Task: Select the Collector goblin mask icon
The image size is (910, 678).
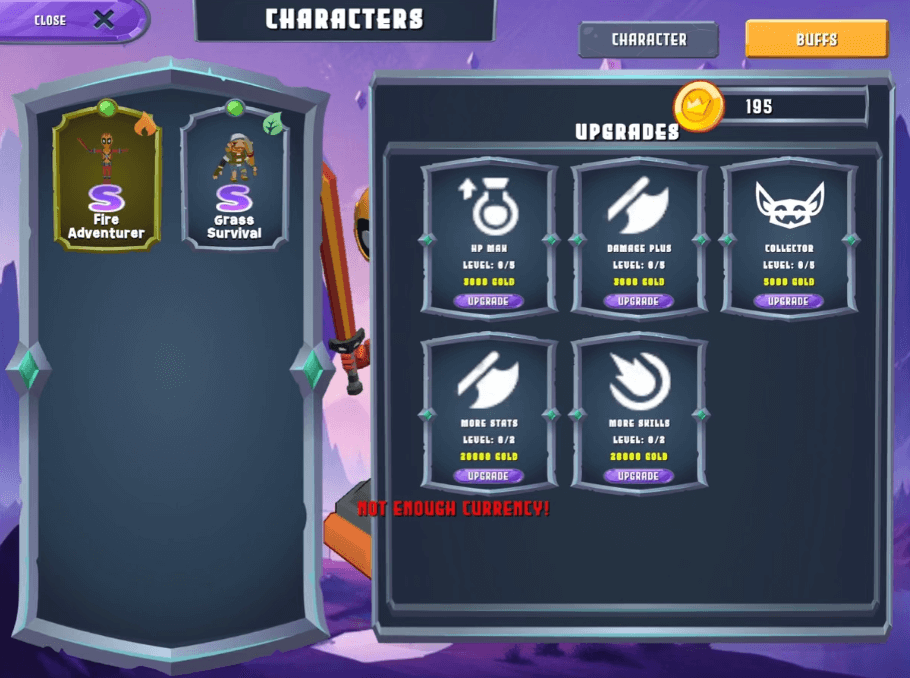Action: click(x=789, y=205)
